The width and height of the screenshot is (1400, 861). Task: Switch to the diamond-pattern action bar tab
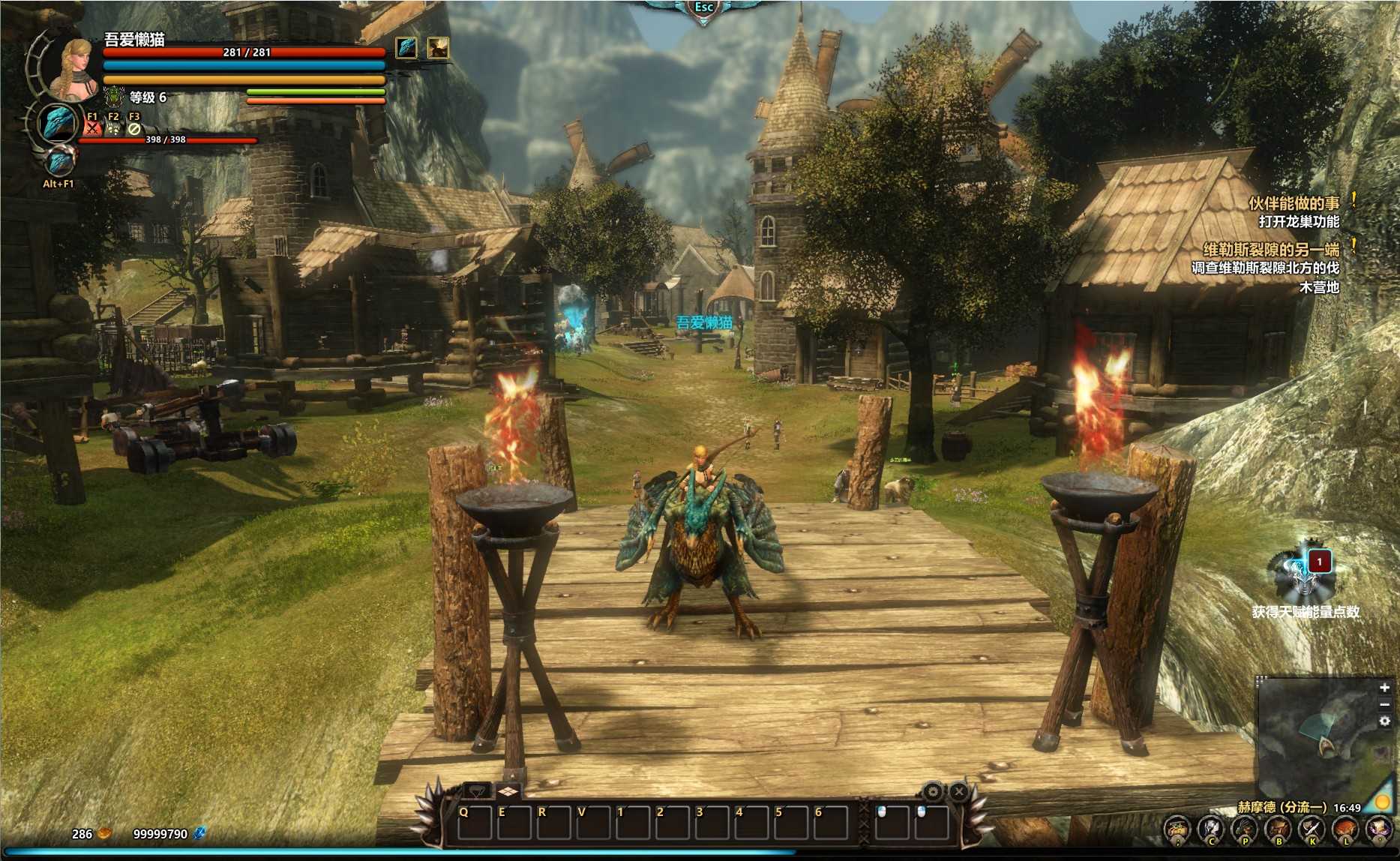pyautogui.click(x=508, y=791)
